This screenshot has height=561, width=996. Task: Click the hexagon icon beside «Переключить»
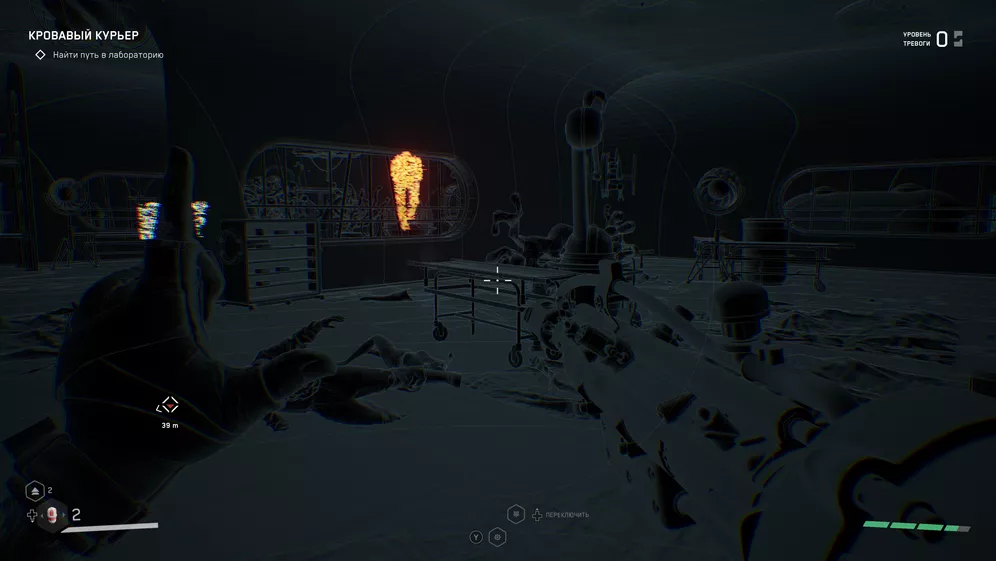click(516, 514)
